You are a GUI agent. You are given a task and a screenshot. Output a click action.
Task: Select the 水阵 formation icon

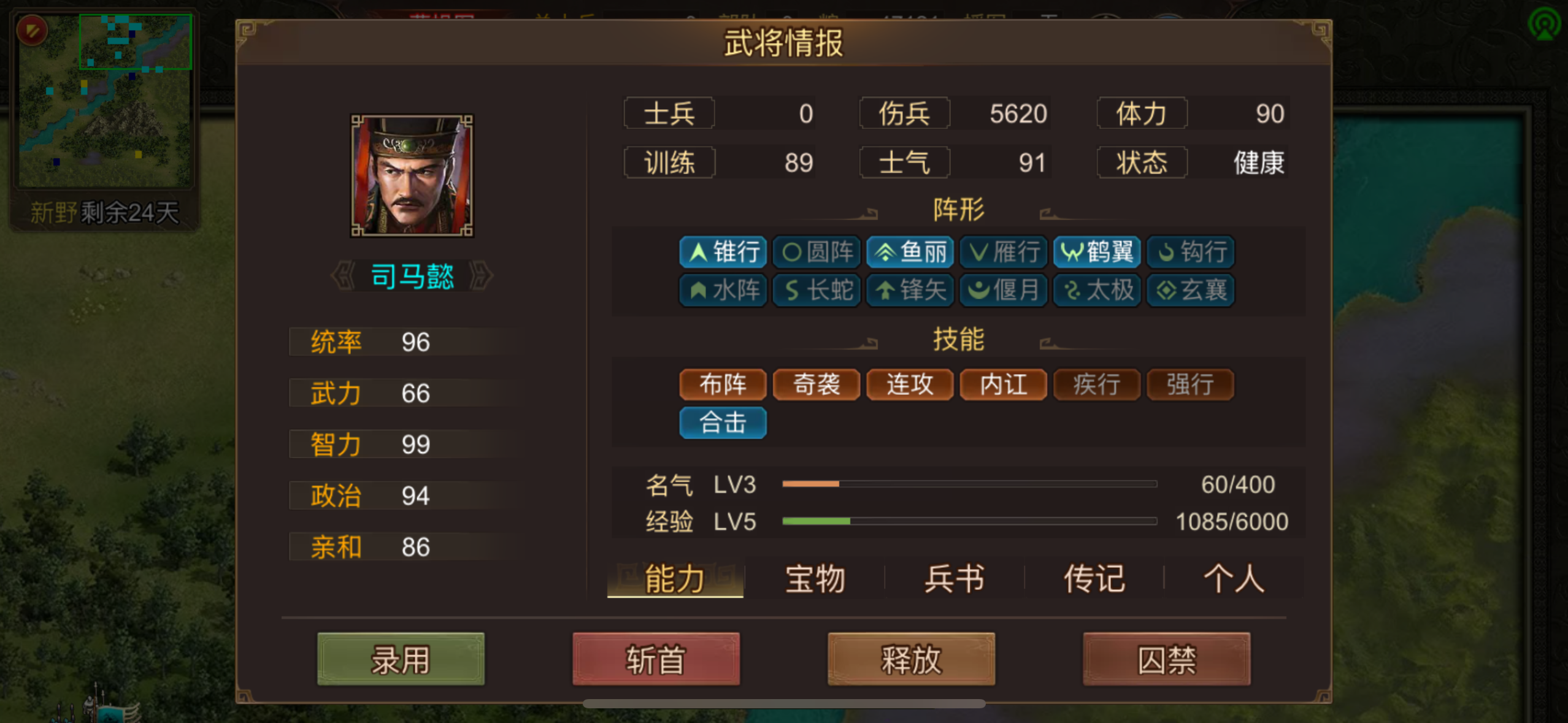723,291
